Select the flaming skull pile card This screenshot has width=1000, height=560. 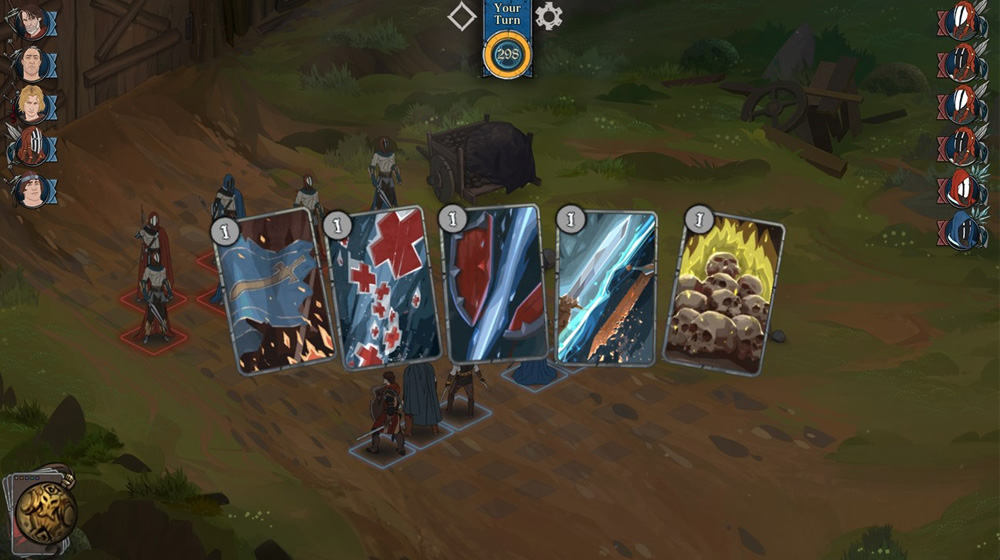[x=722, y=294]
